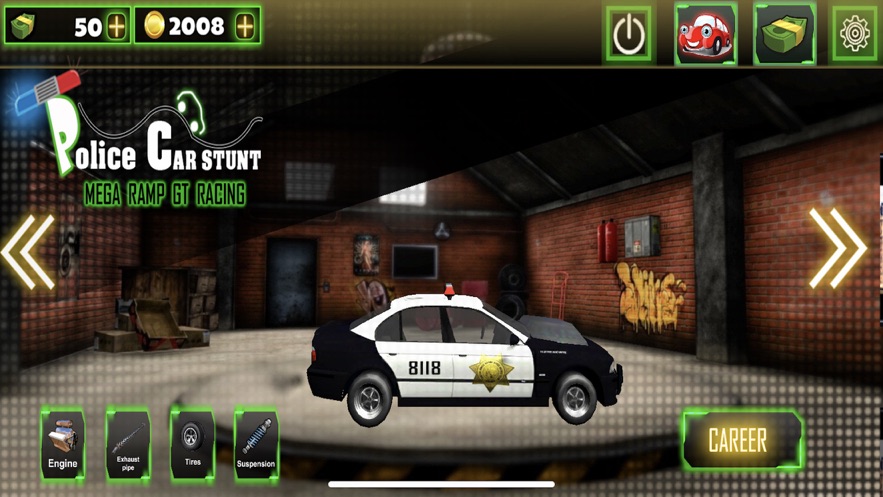This screenshot has width=883, height=497.
Task: Choose the Exhaust pipe upgrade
Action: (x=128, y=444)
